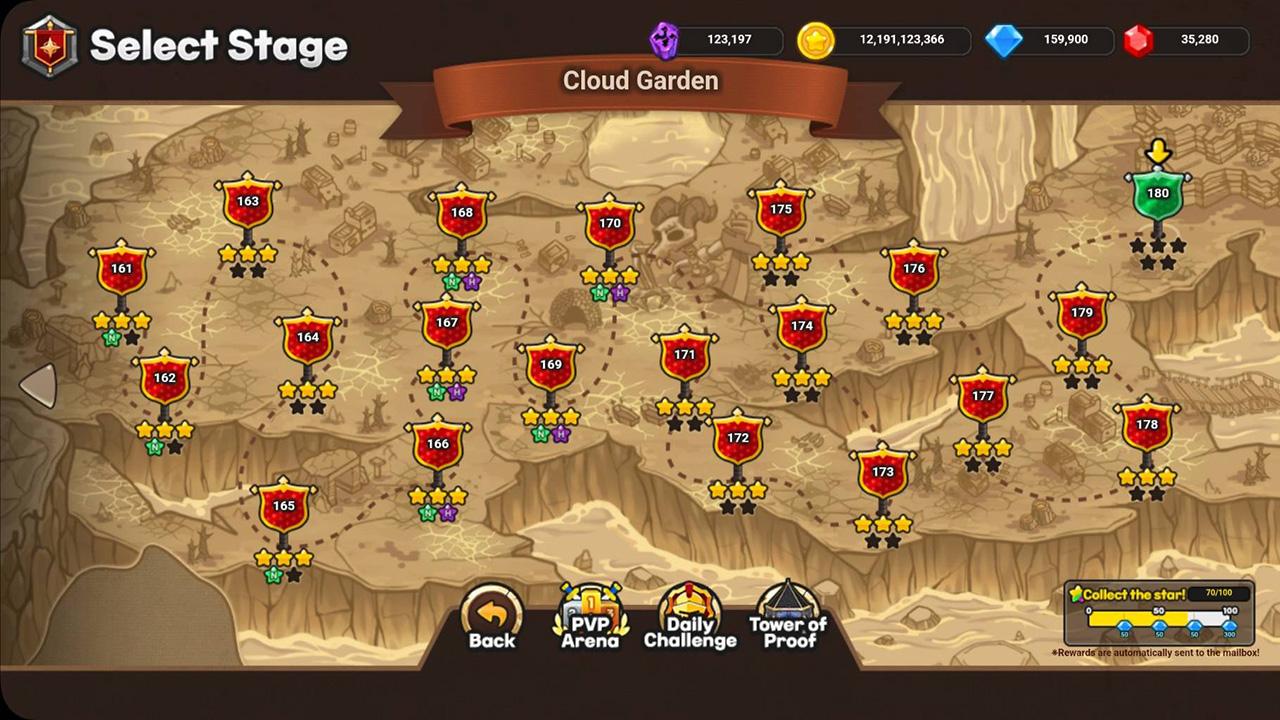The image size is (1280, 720).
Task: Select stage 172
Action: [x=738, y=440]
